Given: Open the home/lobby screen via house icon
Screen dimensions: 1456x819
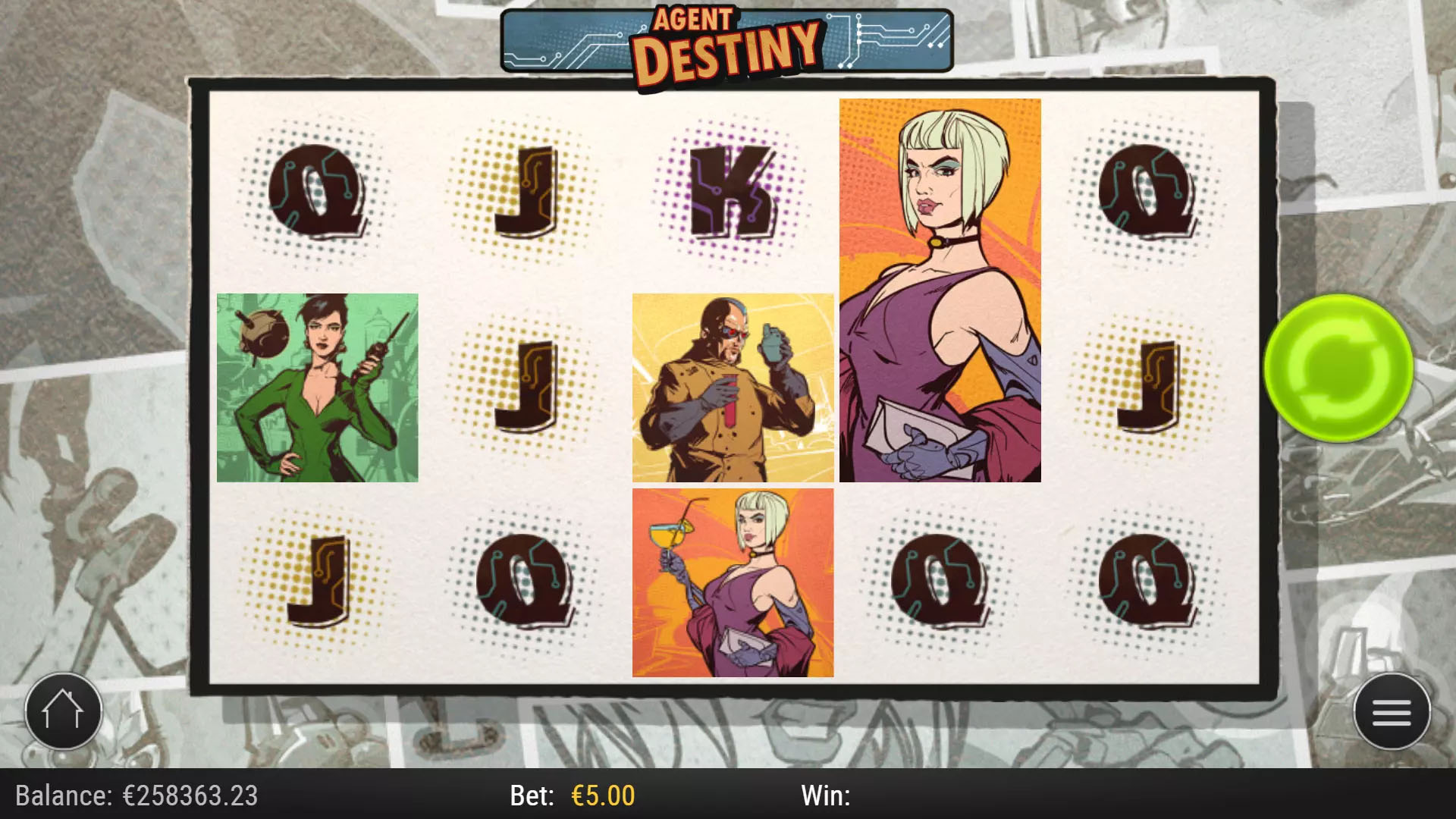Looking at the screenshot, I should pos(64,710).
